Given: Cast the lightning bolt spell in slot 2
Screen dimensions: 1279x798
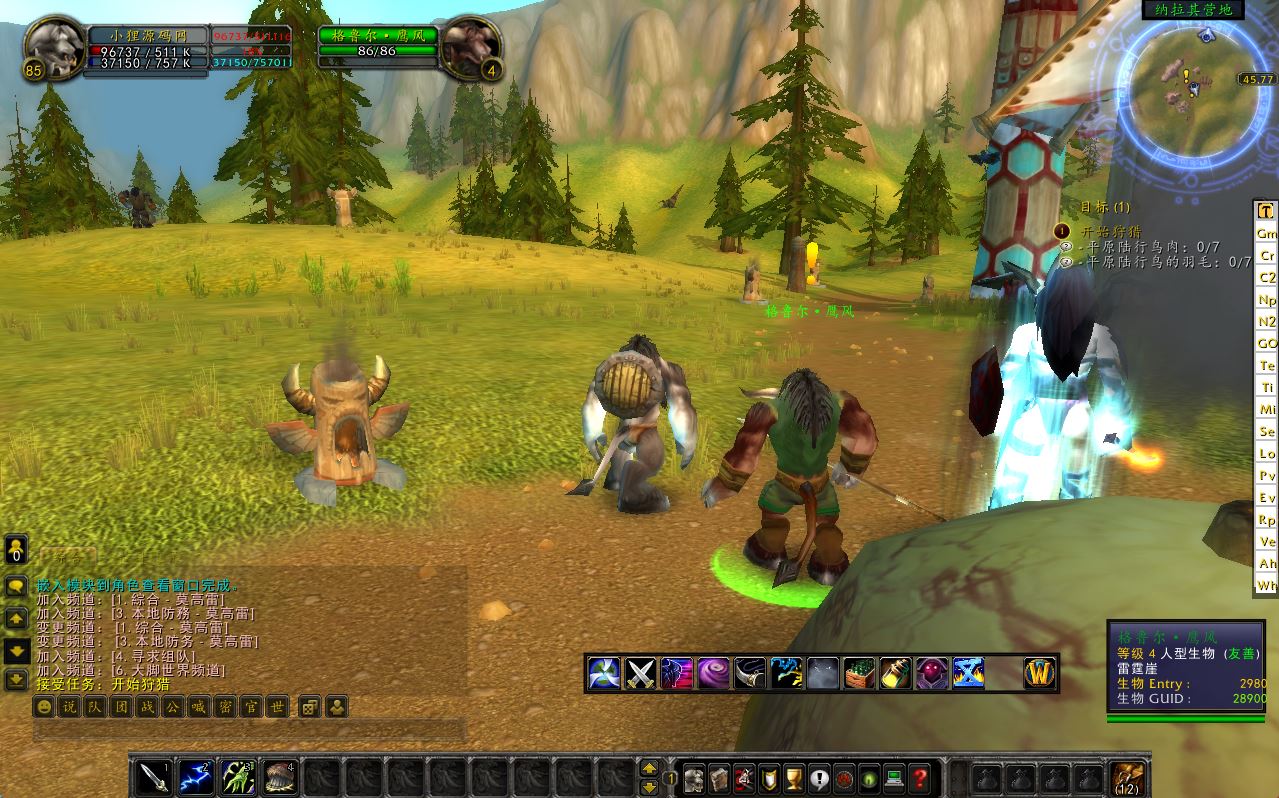Looking at the screenshot, I should (x=195, y=778).
